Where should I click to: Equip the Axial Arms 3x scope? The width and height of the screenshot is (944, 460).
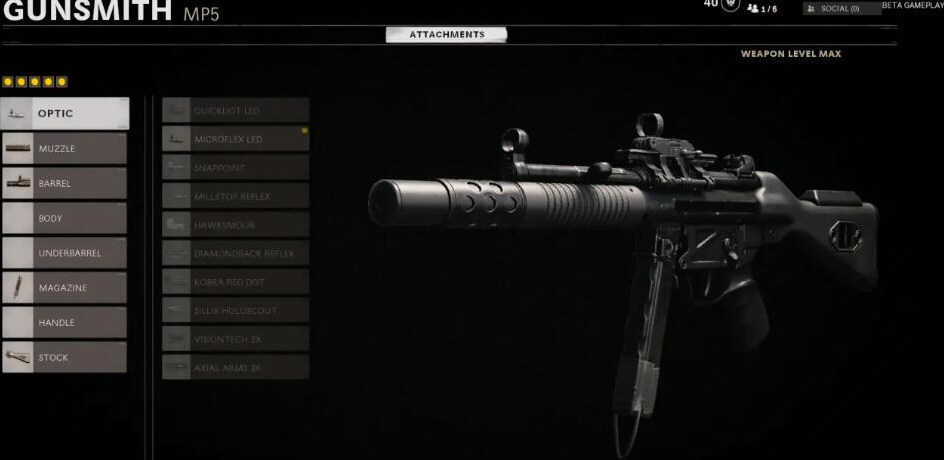click(x=236, y=367)
